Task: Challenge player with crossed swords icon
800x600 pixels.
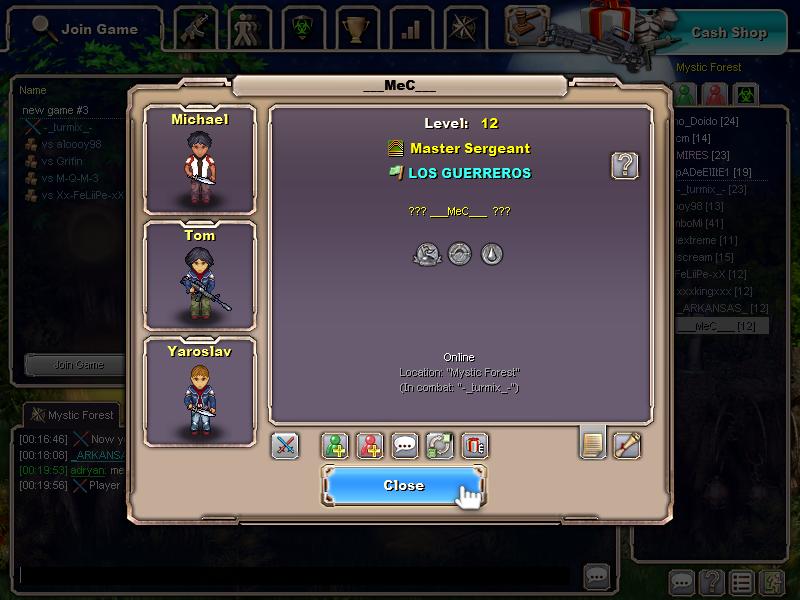Action: 285,446
